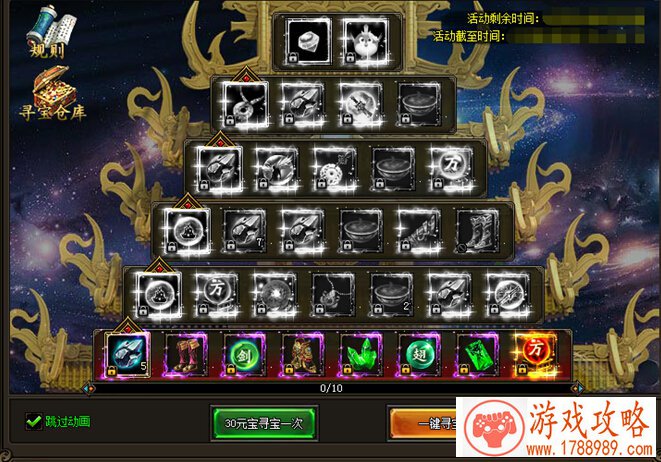Select the top-tier white gem slot
Image resolution: width=661 pixels, height=462 pixels.
tap(304, 41)
